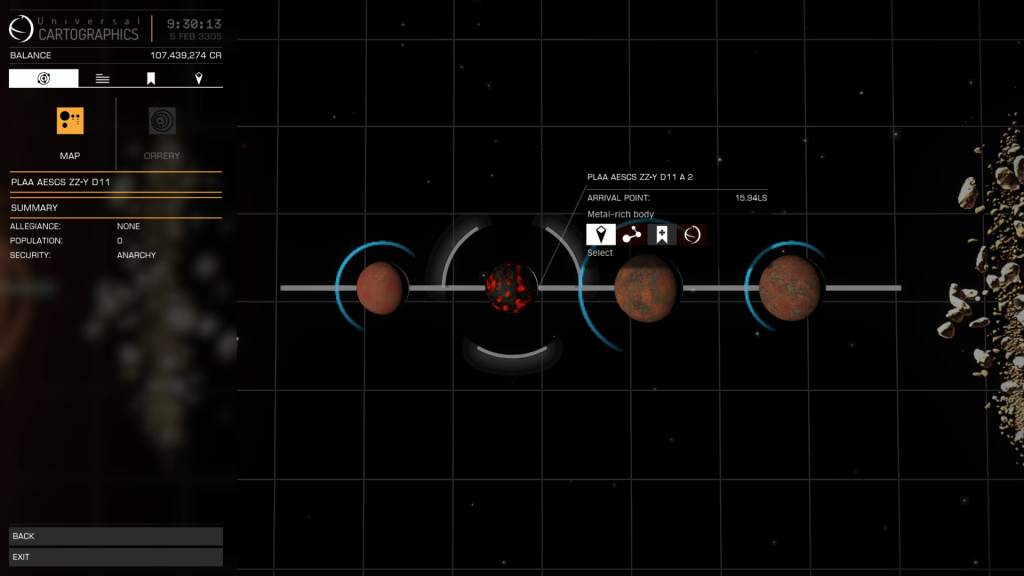Show the bookmarks tab

click(x=151, y=78)
